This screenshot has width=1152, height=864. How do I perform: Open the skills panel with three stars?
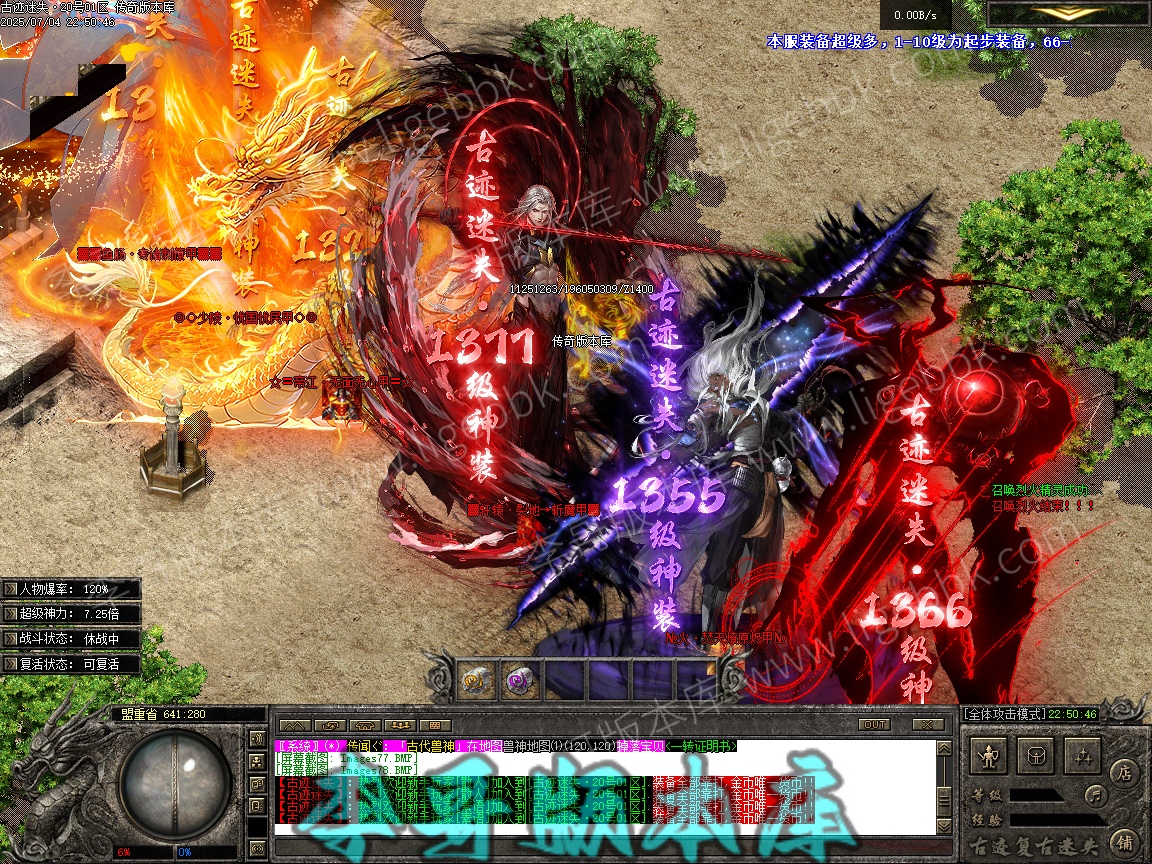[x=1083, y=756]
